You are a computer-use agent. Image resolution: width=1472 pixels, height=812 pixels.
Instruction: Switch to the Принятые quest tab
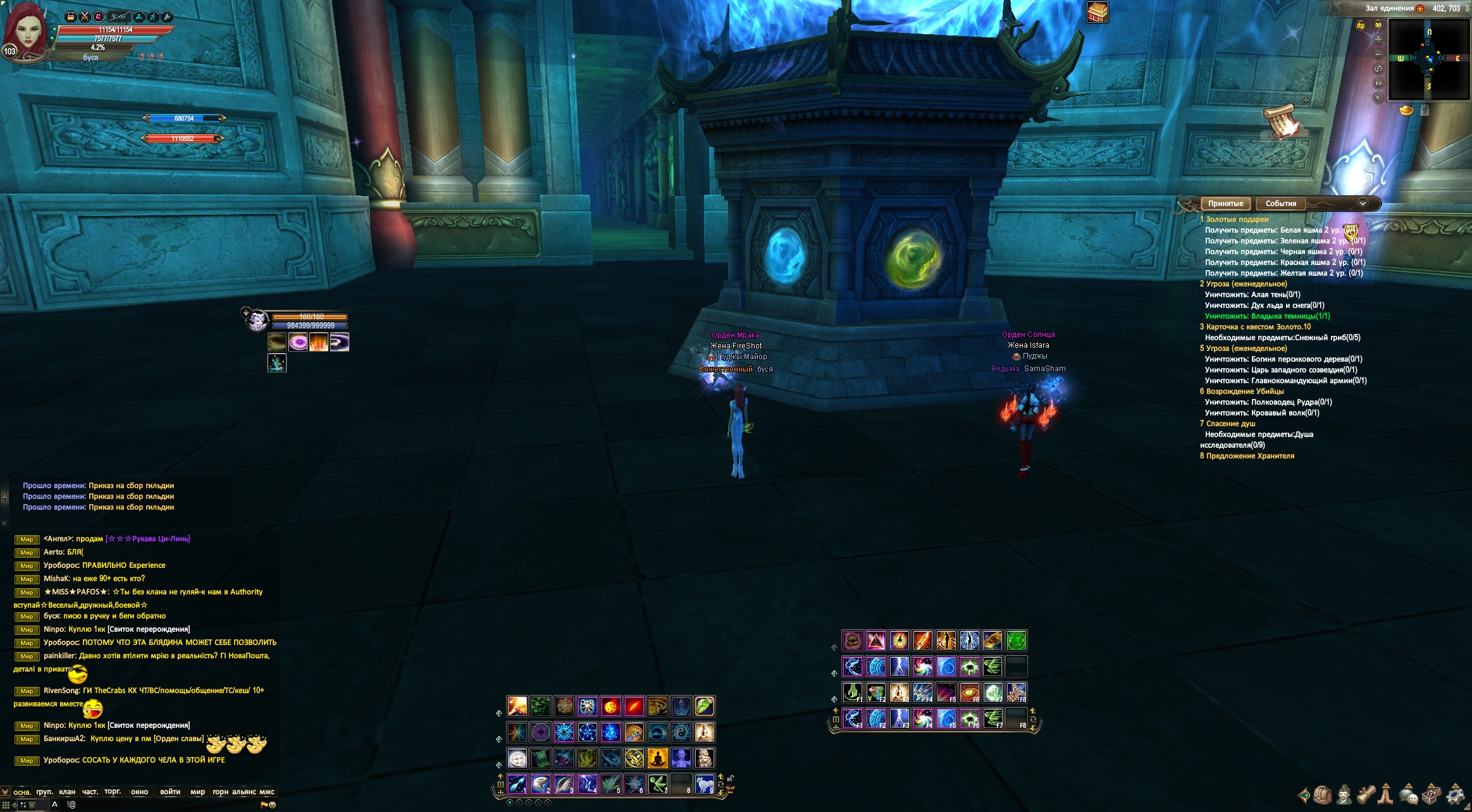point(1225,204)
